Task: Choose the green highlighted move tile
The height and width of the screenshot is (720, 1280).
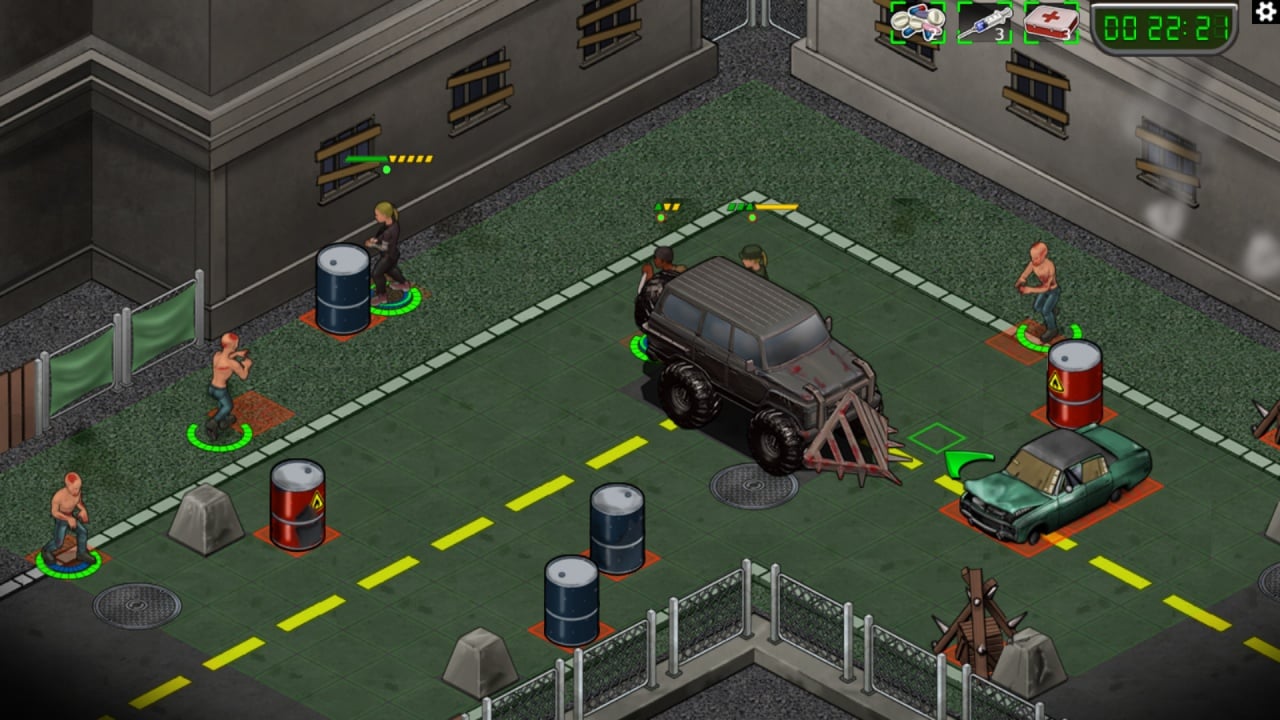Action: pyautogui.click(x=936, y=438)
